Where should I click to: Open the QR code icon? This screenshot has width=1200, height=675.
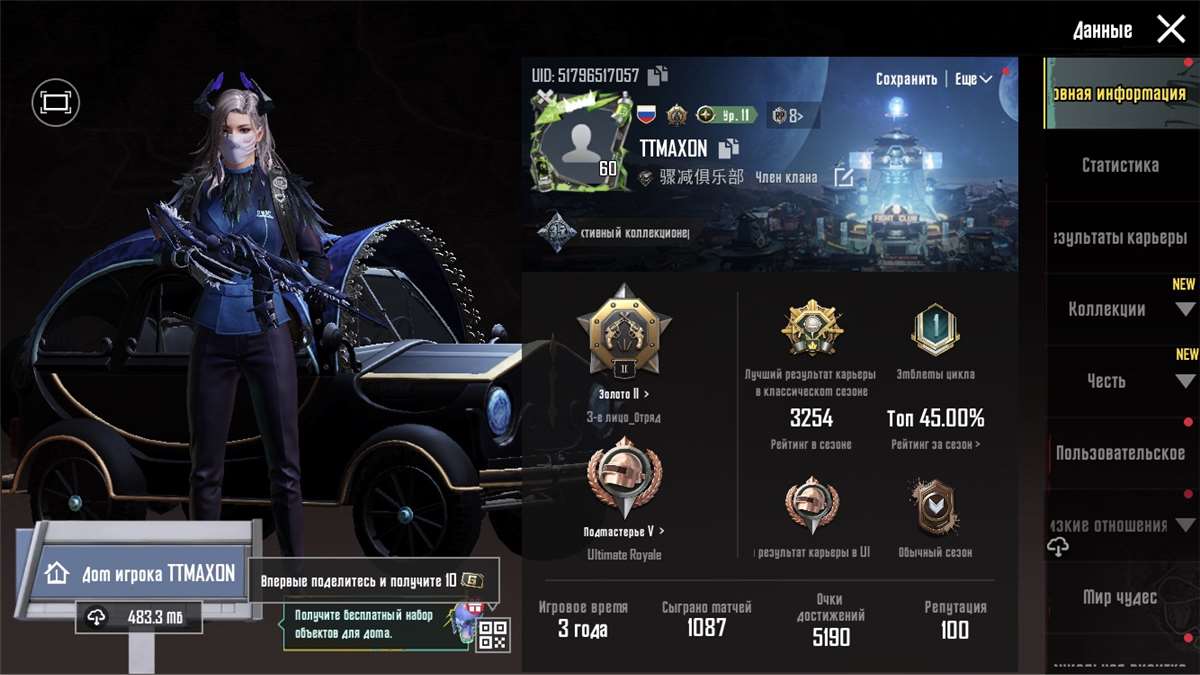pyautogui.click(x=492, y=634)
